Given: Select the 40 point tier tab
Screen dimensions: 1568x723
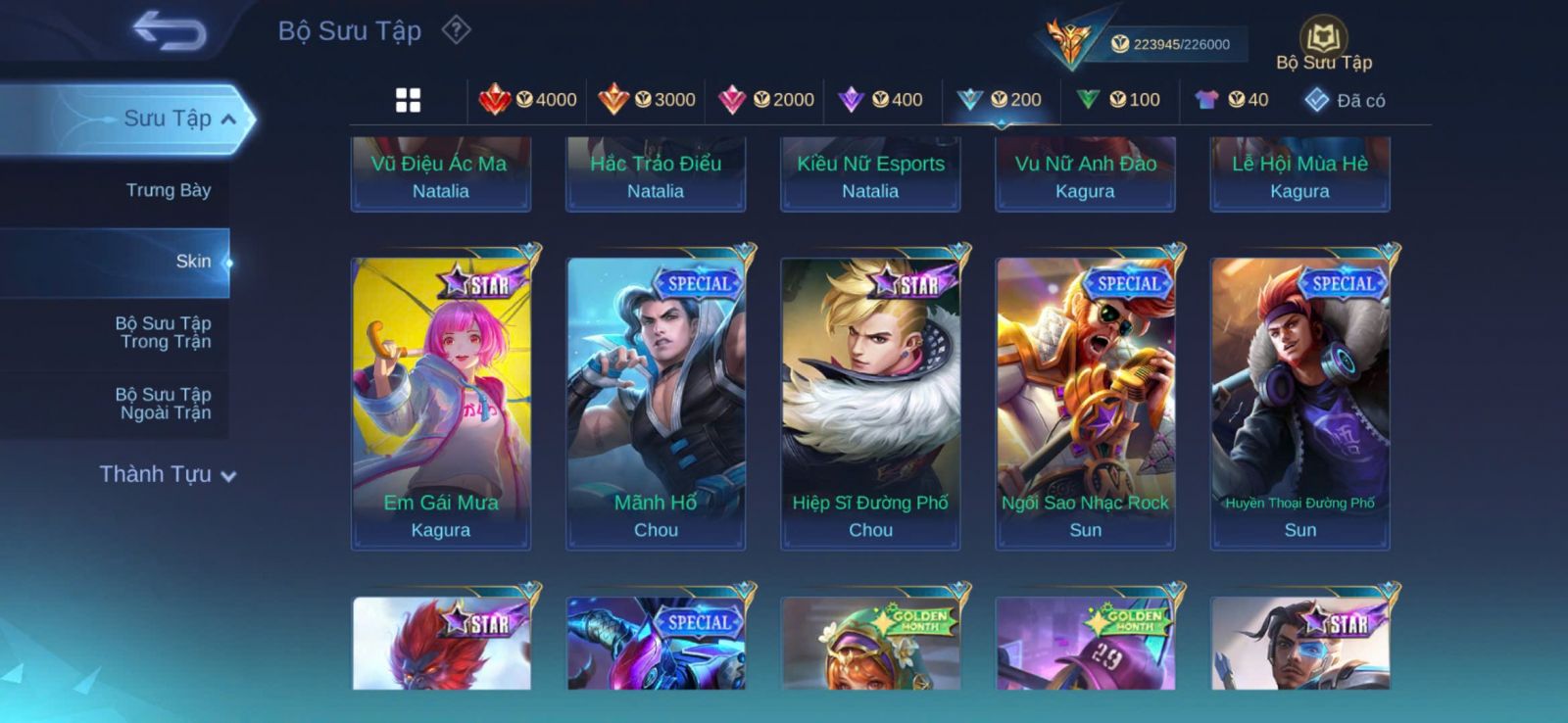Looking at the screenshot, I should (1233, 100).
